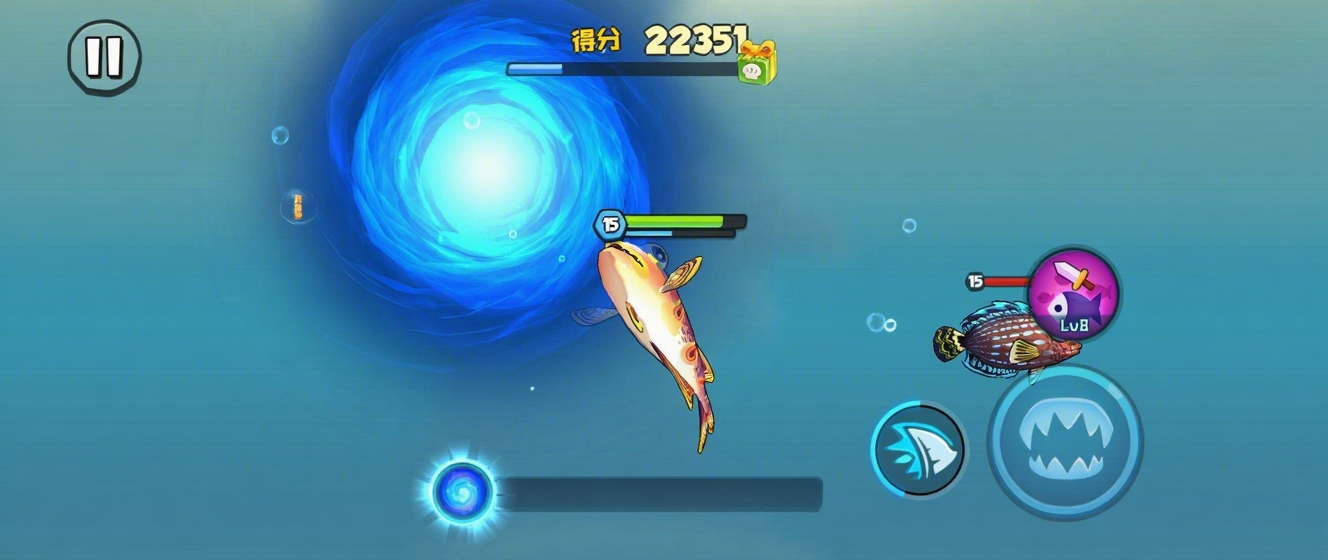Pause the game
Image resolution: width=1328 pixels, height=560 pixels.
[x=104, y=58]
